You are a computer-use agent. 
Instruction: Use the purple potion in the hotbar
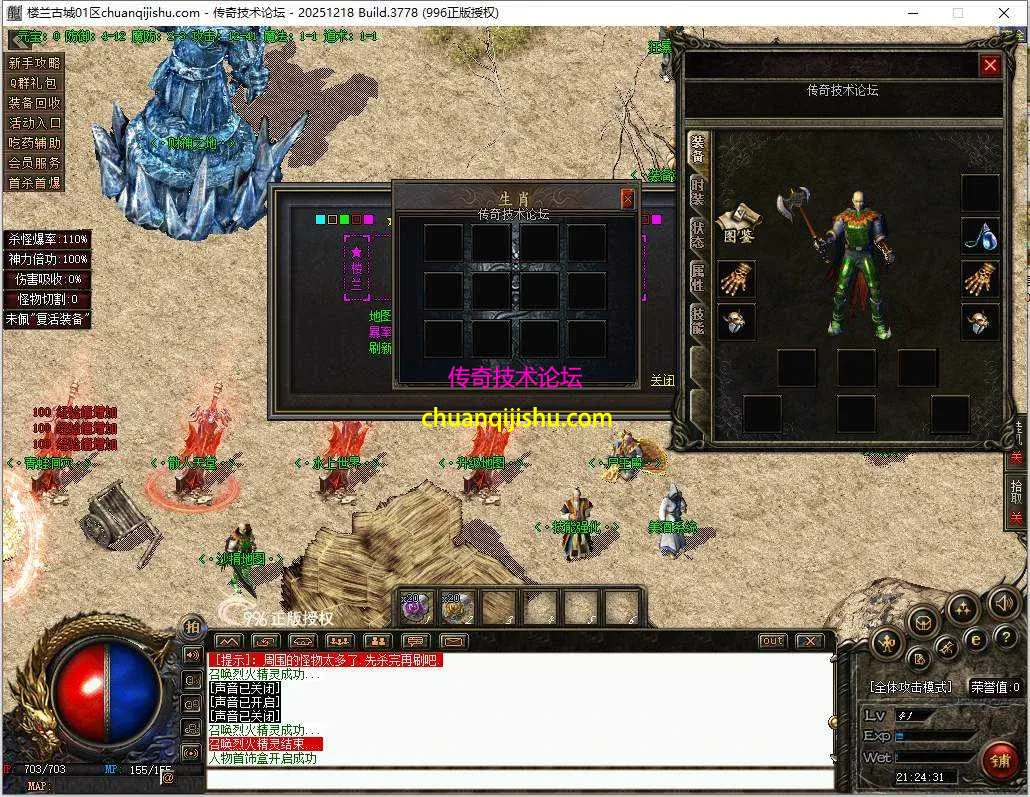pyautogui.click(x=413, y=605)
